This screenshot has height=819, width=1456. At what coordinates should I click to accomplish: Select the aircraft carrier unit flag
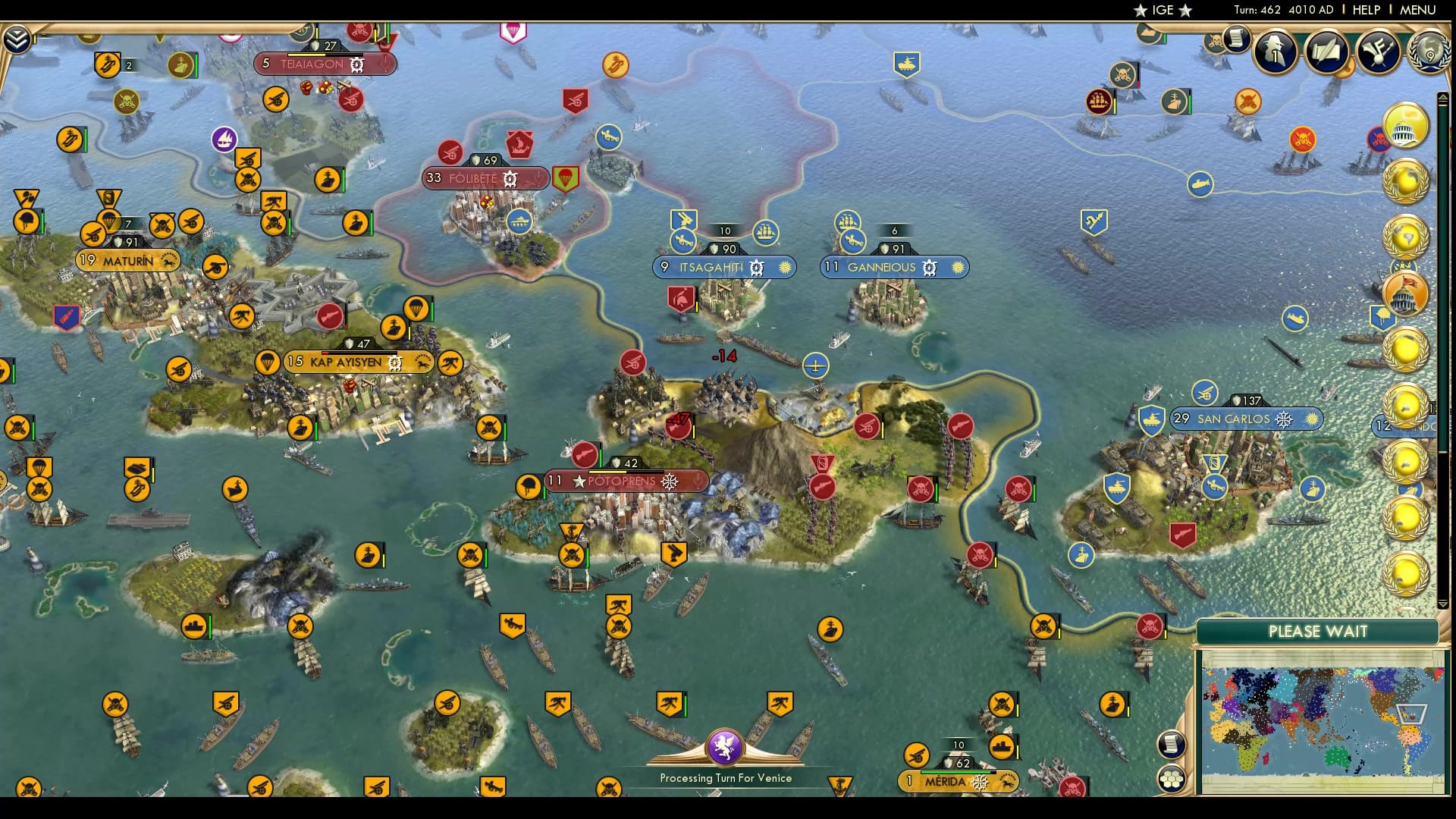[x=137, y=466]
